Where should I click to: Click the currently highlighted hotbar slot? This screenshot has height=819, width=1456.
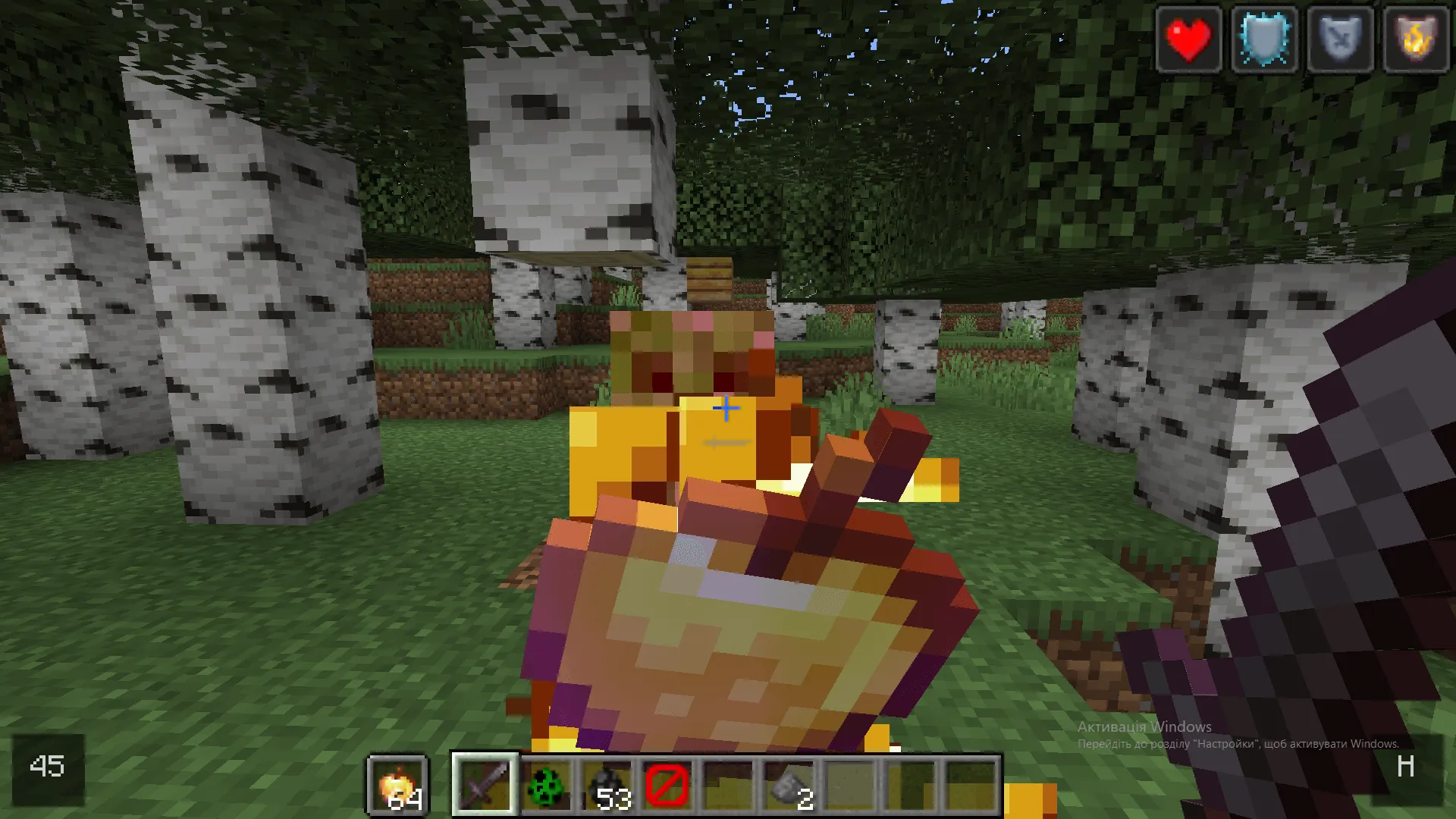tap(485, 783)
